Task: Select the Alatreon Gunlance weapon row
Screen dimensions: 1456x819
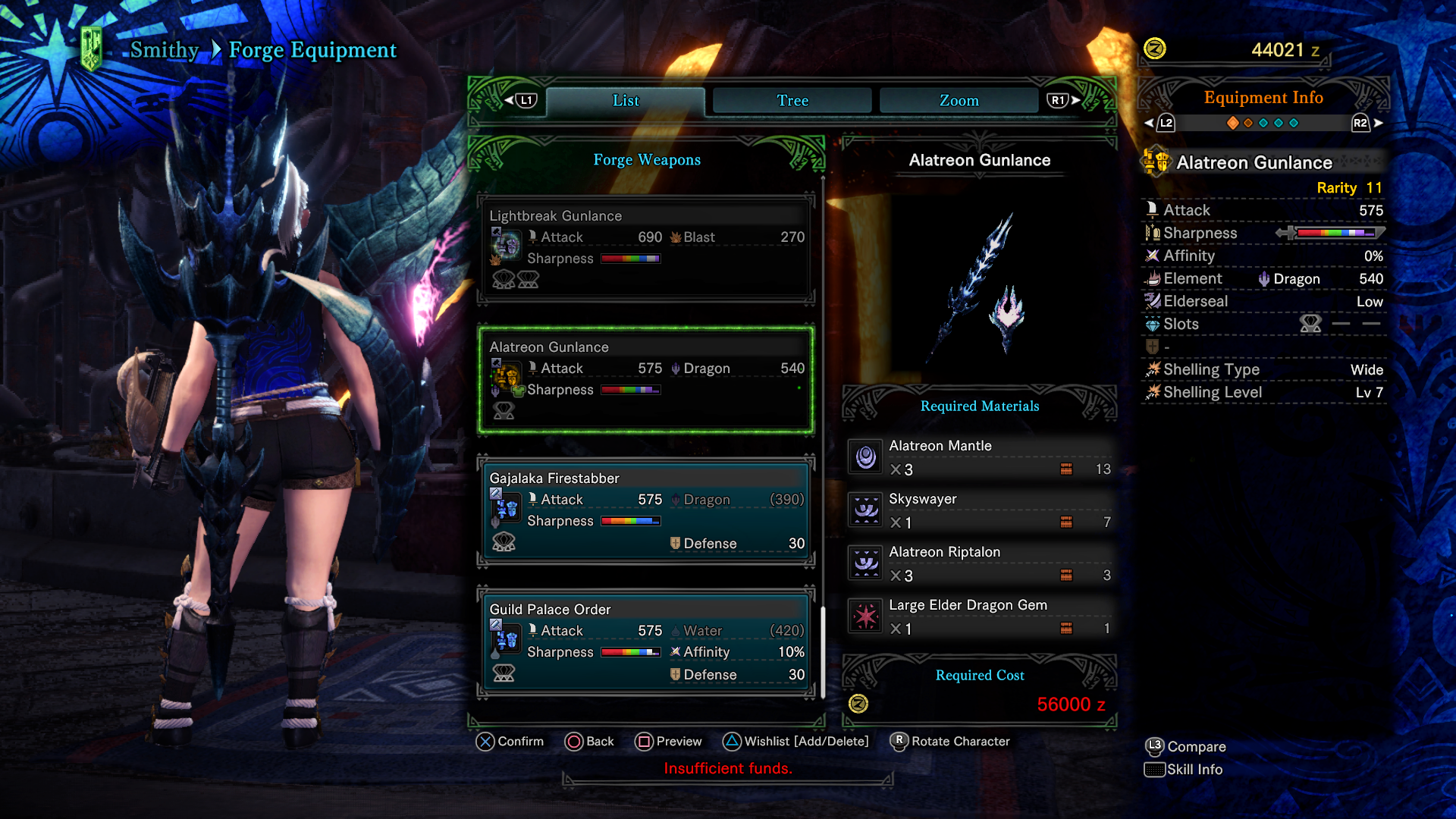Action: (x=646, y=379)
